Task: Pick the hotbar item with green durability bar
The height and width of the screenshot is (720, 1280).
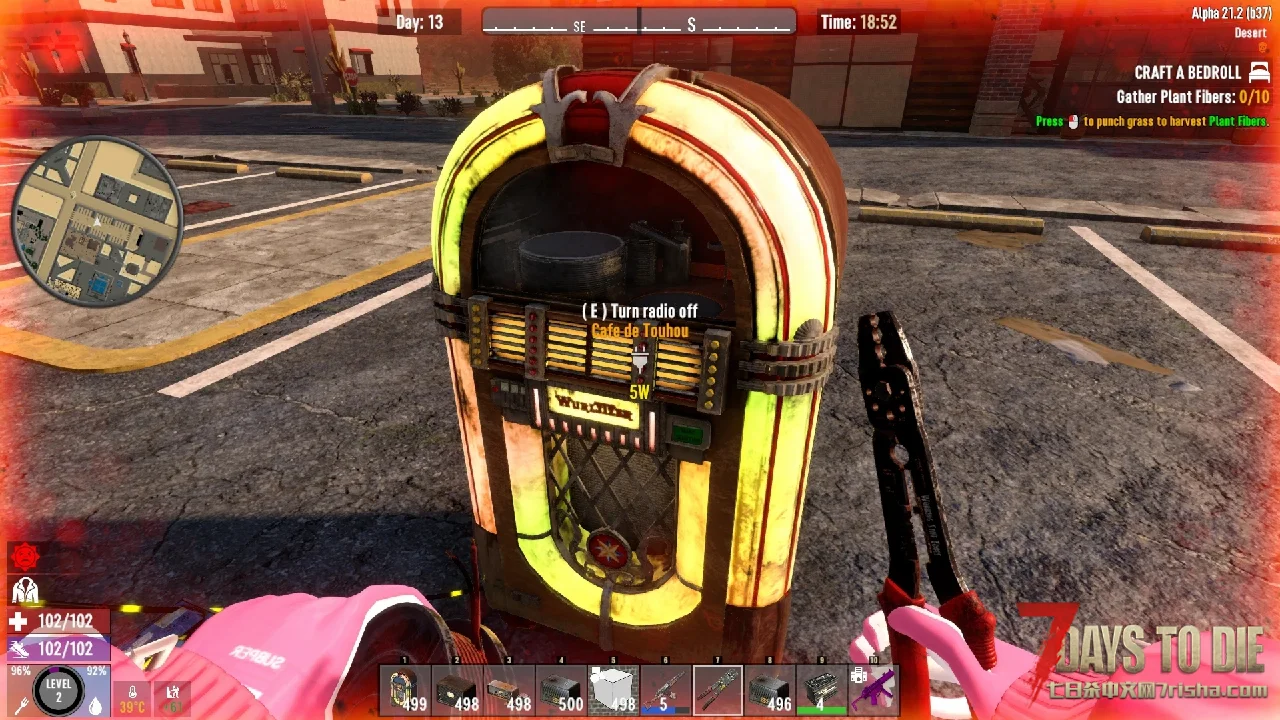Action: coord(822,691)
